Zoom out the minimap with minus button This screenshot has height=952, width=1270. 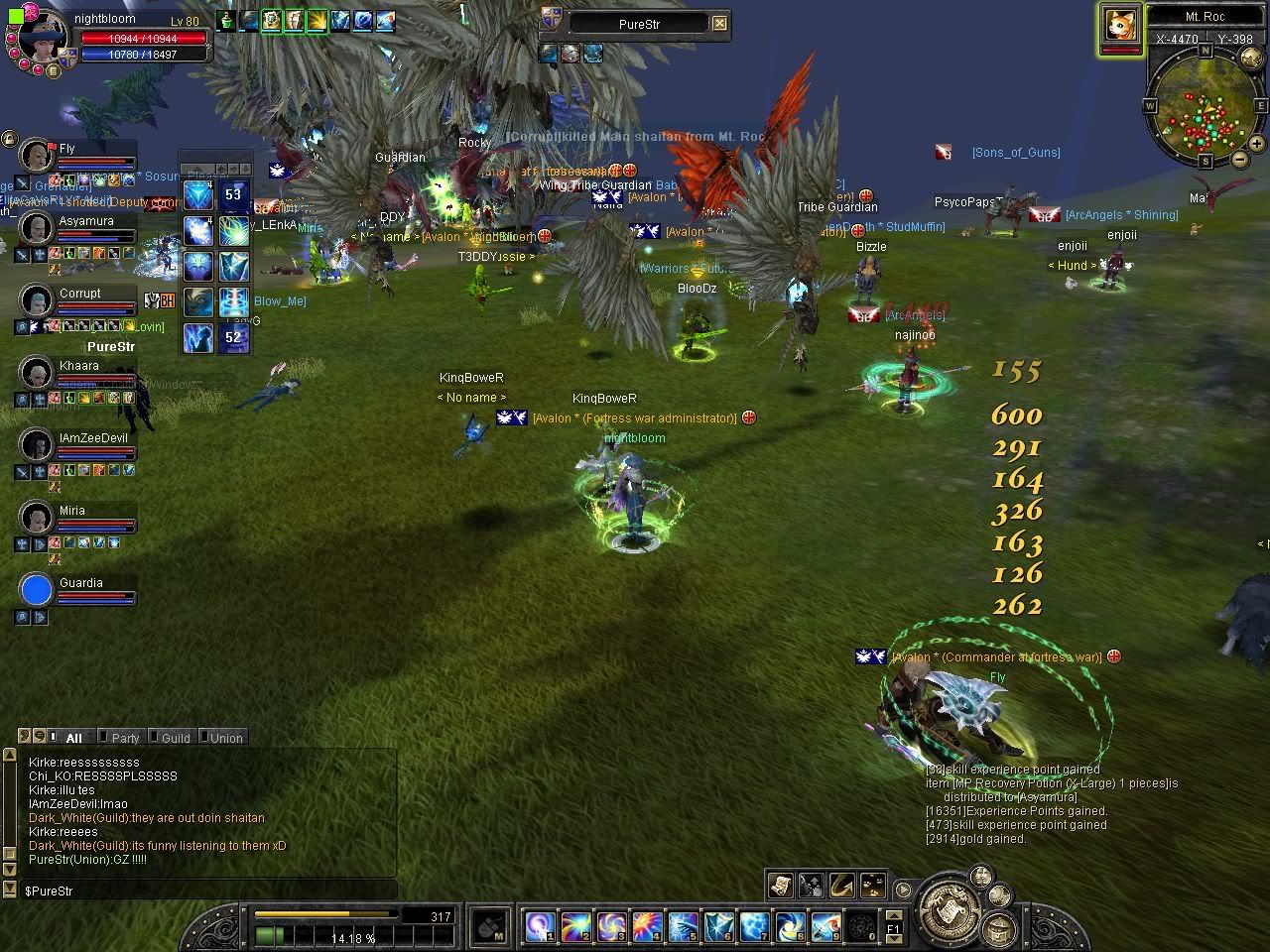click(x=1240, y=159)
